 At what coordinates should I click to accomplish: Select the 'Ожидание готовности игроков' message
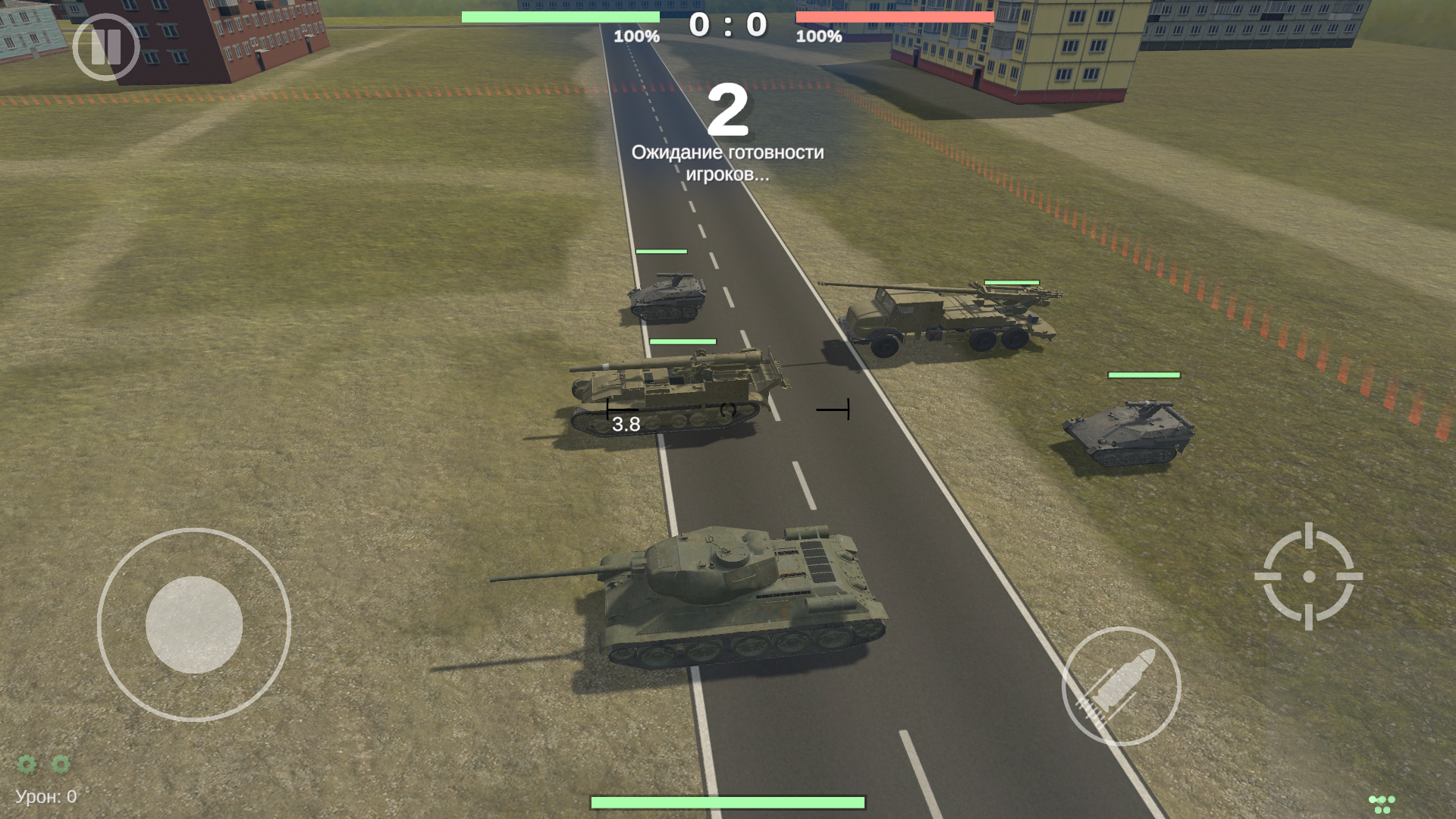(728, 165)
